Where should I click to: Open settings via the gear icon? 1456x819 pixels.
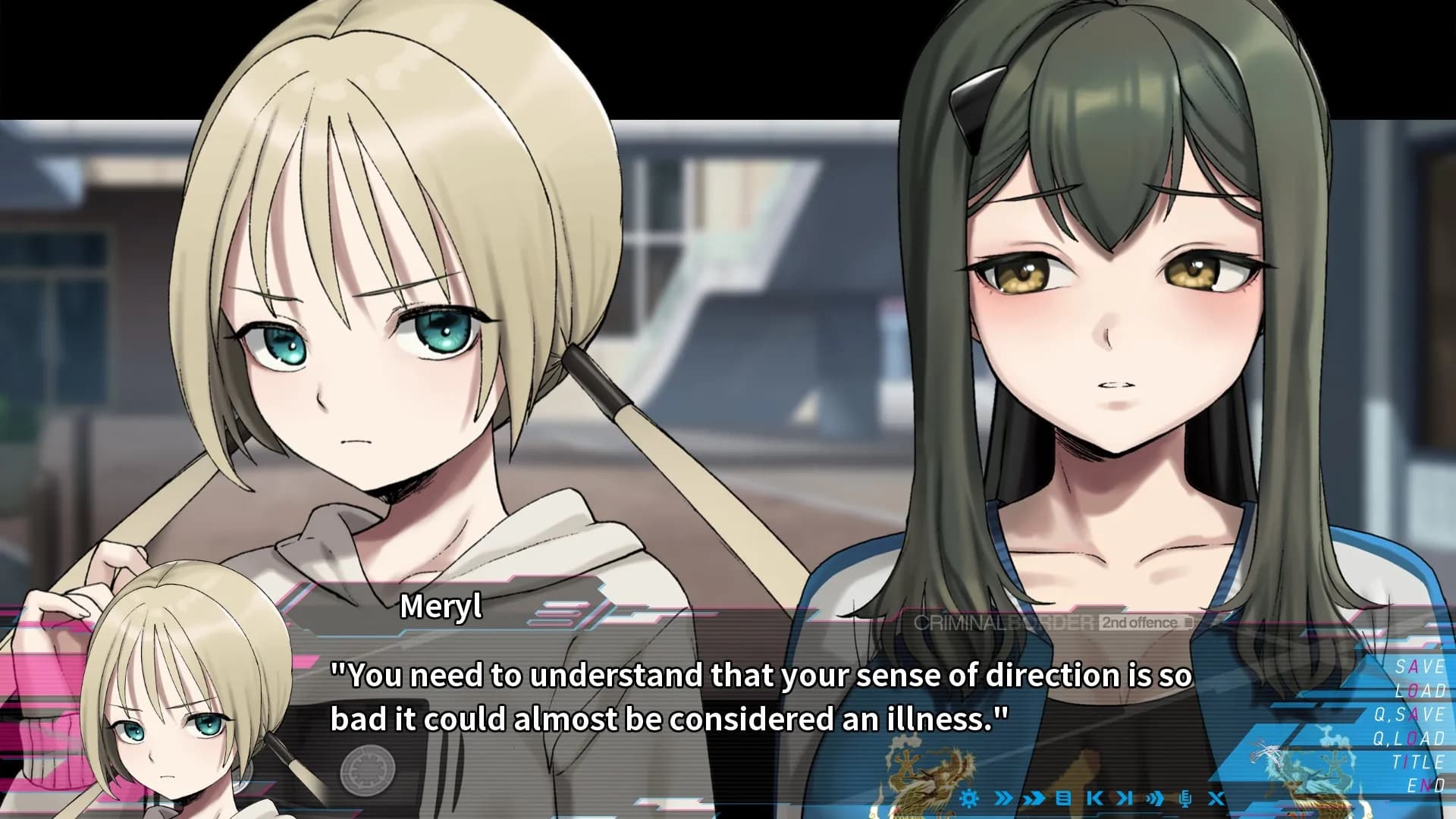[x=968, y=798]
